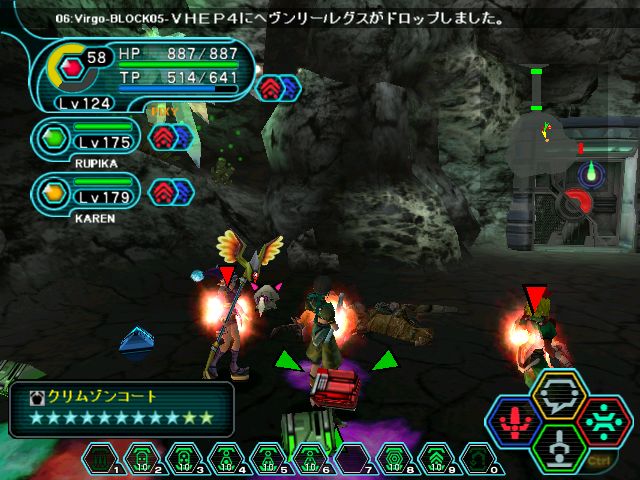Trigger the cyan action in the red hexagon
Screen dimensions: 640x480
pyautogui.click(x=601, y=421)
